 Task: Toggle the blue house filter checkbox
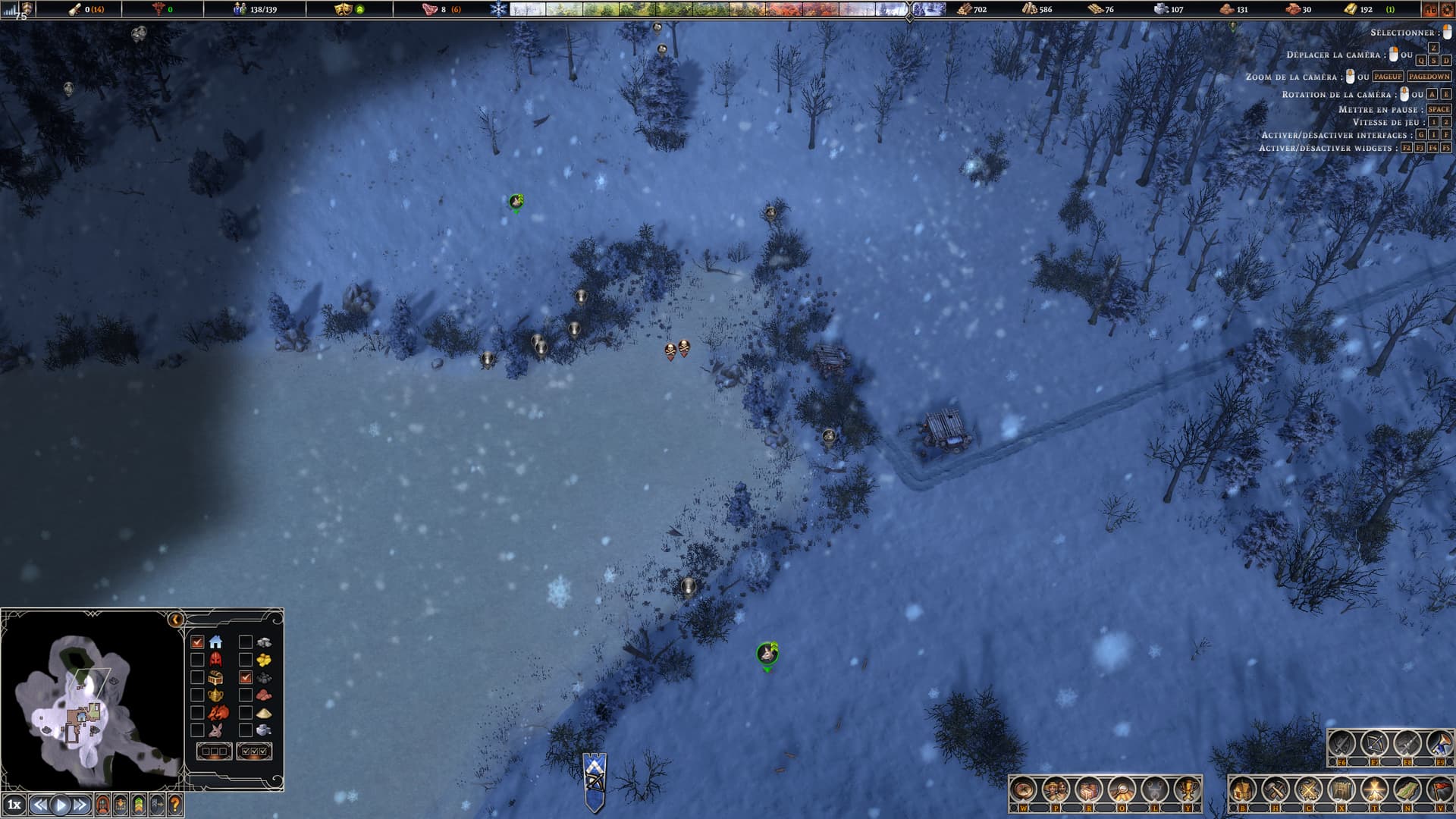point(197,642)
